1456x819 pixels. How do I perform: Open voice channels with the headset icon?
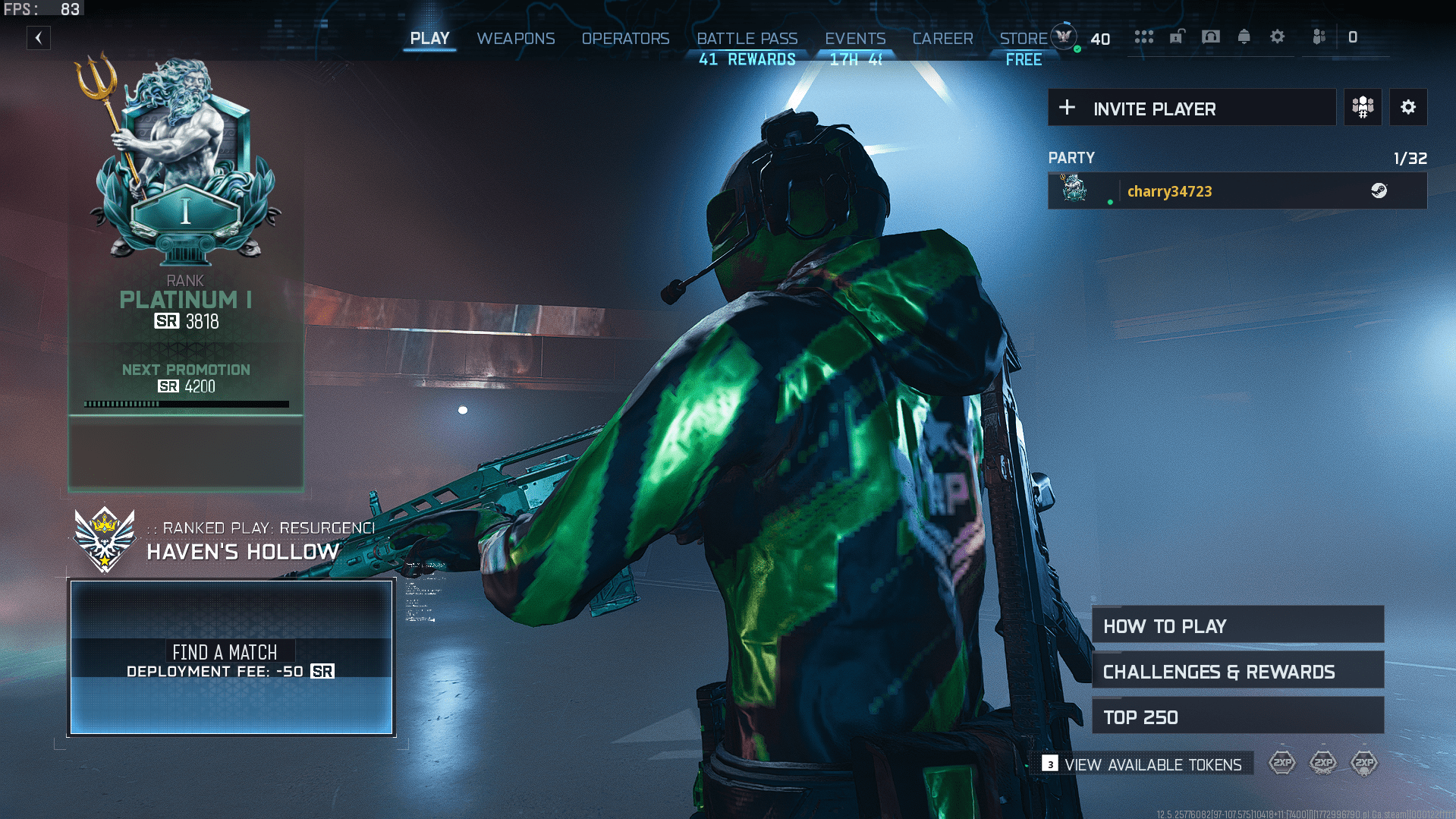pos(1212,36)
